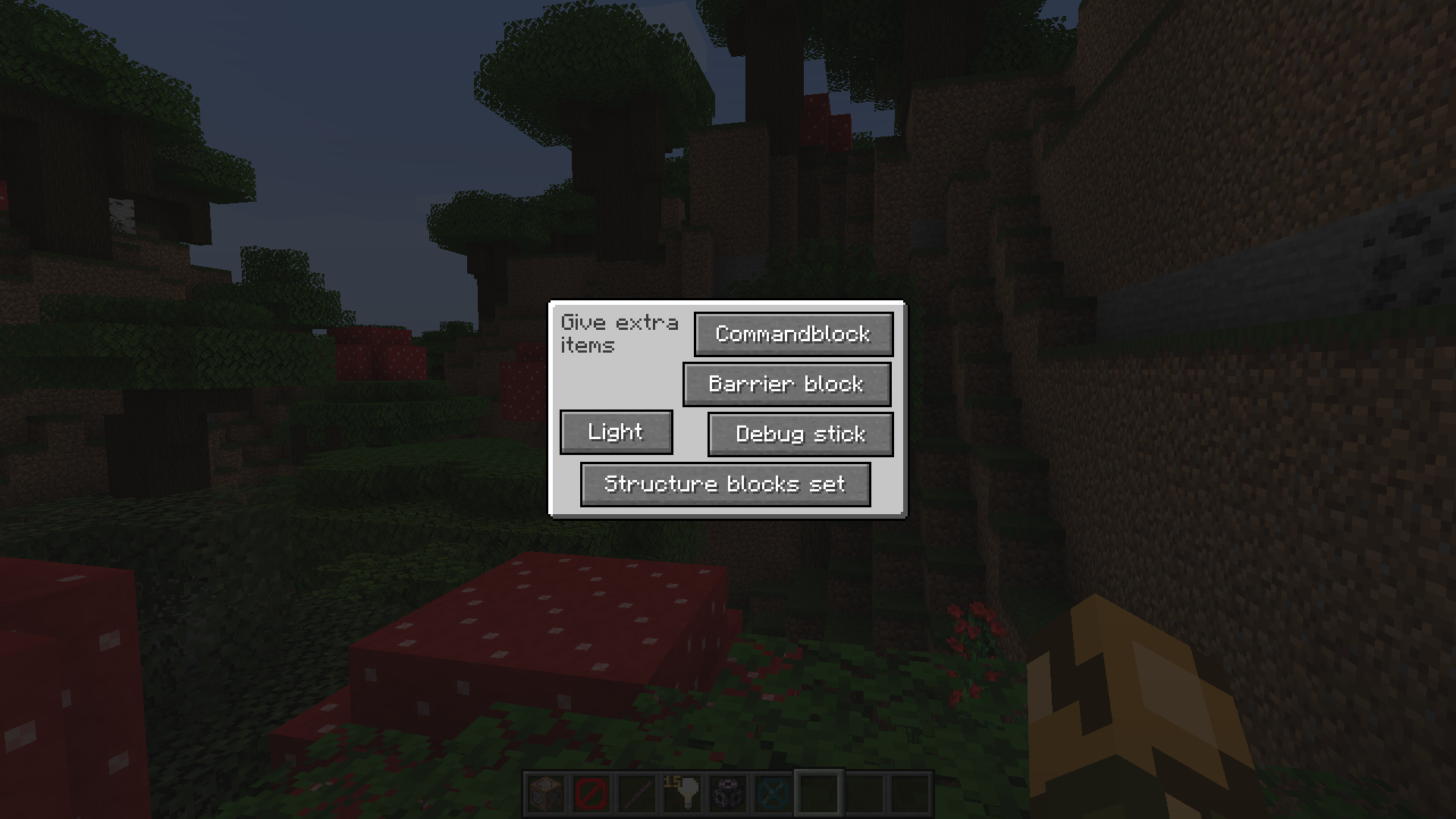Click the Commandblock button
The width and height of the screenshot is (1456, 819).
coord(793,334)
